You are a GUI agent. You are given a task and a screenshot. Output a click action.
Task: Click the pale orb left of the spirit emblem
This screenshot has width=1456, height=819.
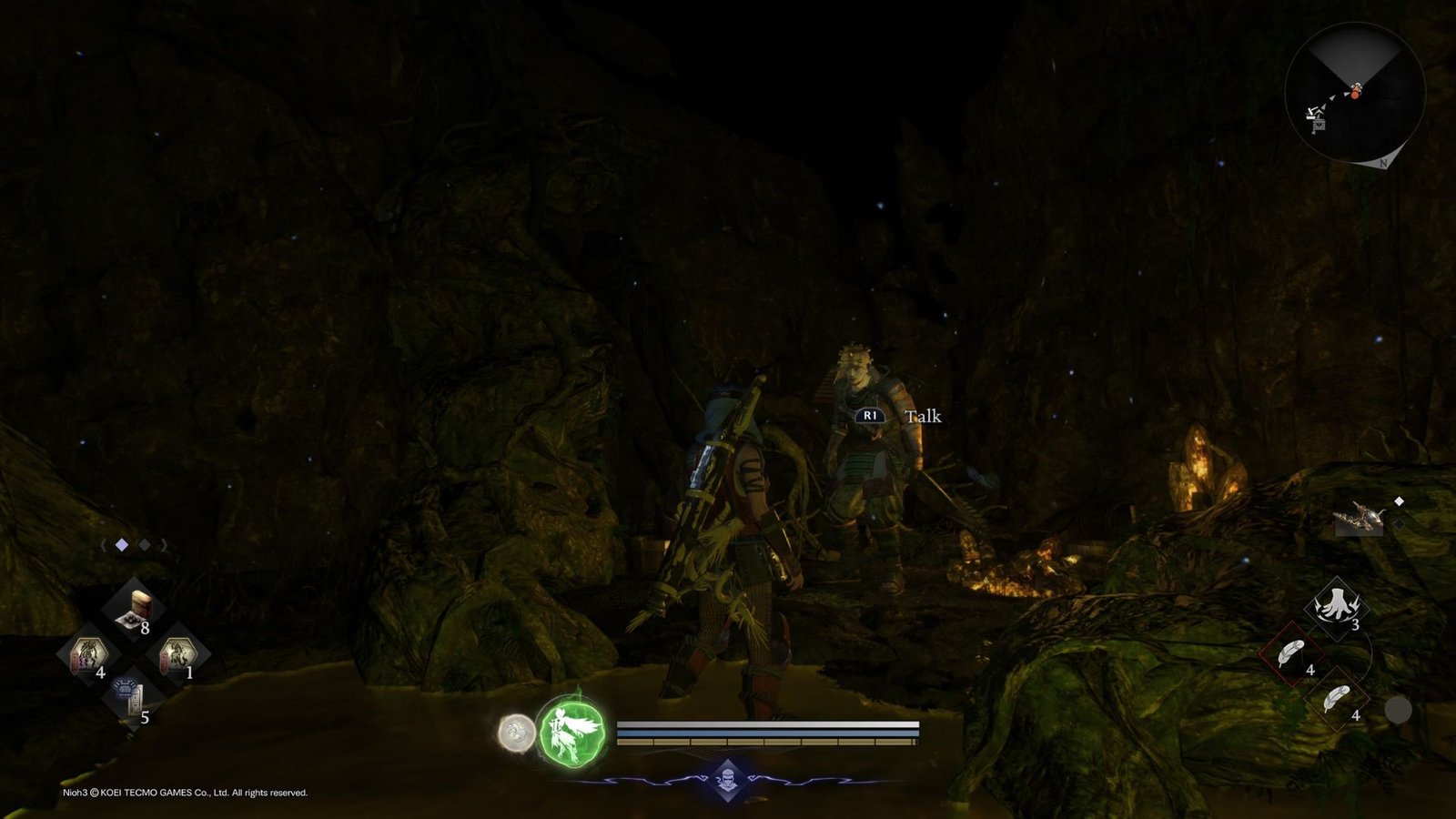coord(516,731)
